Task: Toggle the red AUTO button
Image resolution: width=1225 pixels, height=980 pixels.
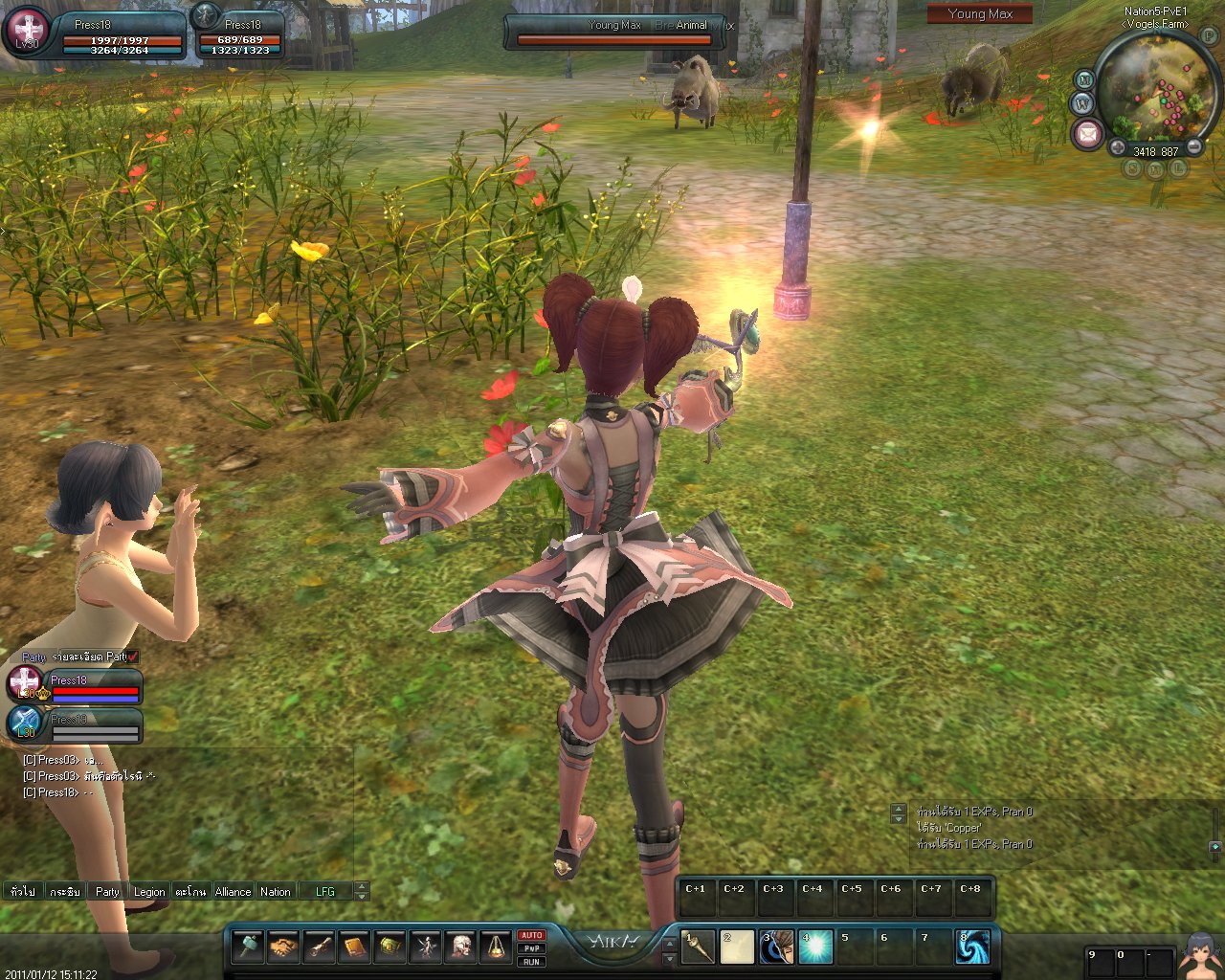Action: pyautogui.click(x=531, y=935)
